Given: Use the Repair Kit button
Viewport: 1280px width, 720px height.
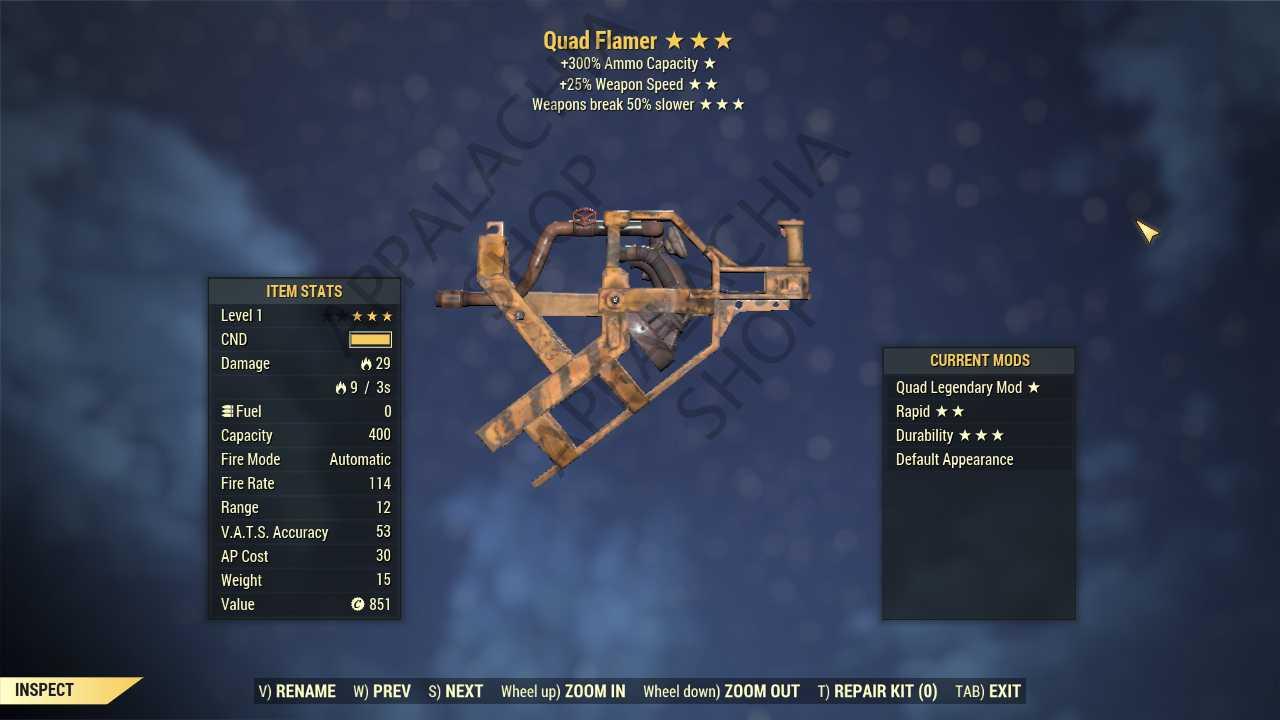Looking at the screenshot, I should tap(878, 691).
